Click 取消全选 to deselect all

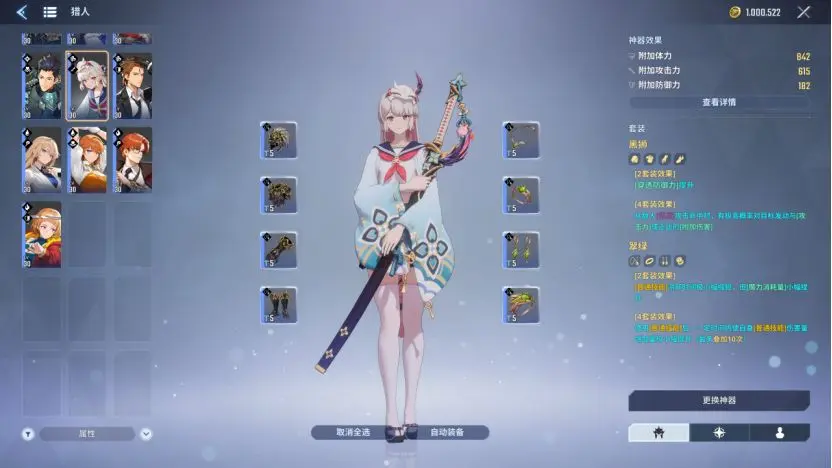click(353, 433)
